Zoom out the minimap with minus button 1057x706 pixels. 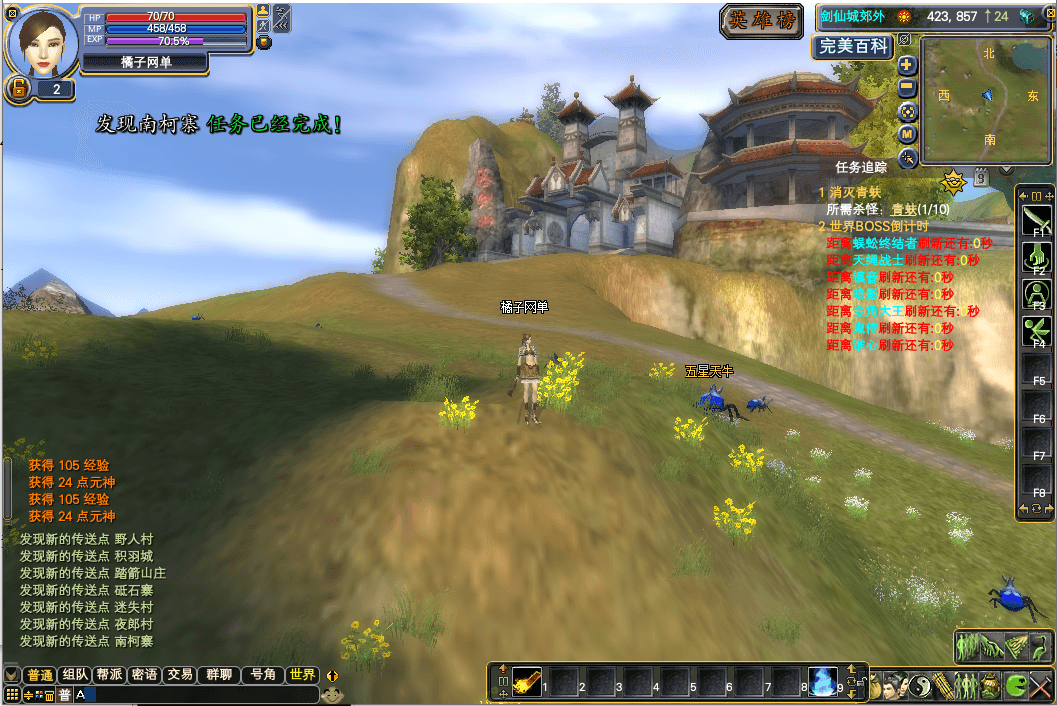tap(907, 88)
